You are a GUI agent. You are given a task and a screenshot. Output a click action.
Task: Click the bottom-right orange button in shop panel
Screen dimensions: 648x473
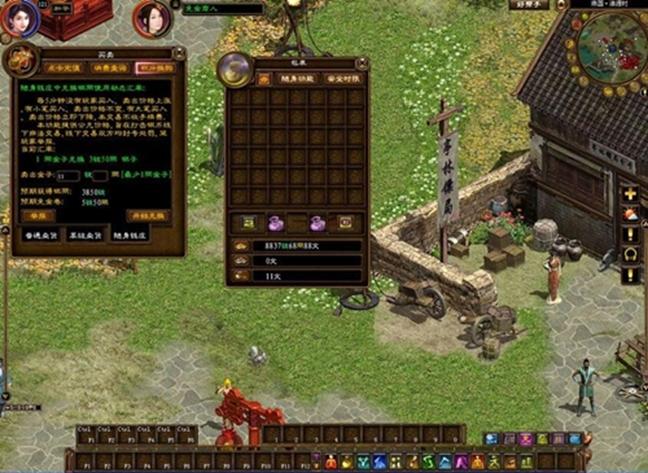click(148, 215)
